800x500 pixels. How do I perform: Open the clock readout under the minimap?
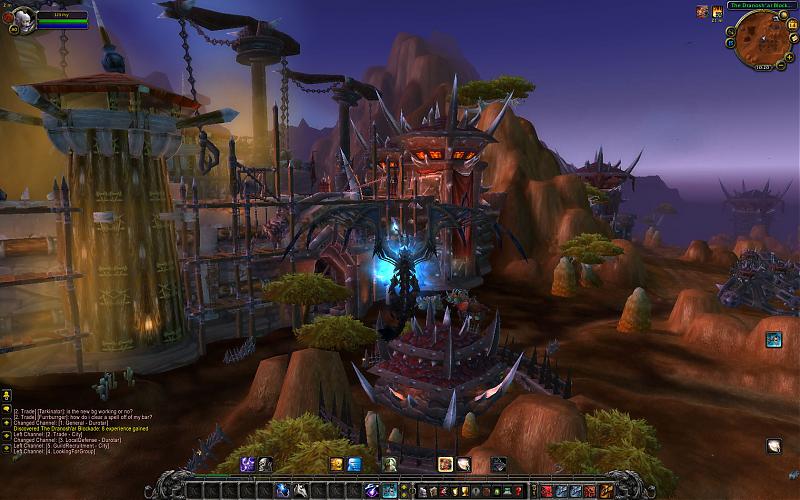tap(763, 68)
